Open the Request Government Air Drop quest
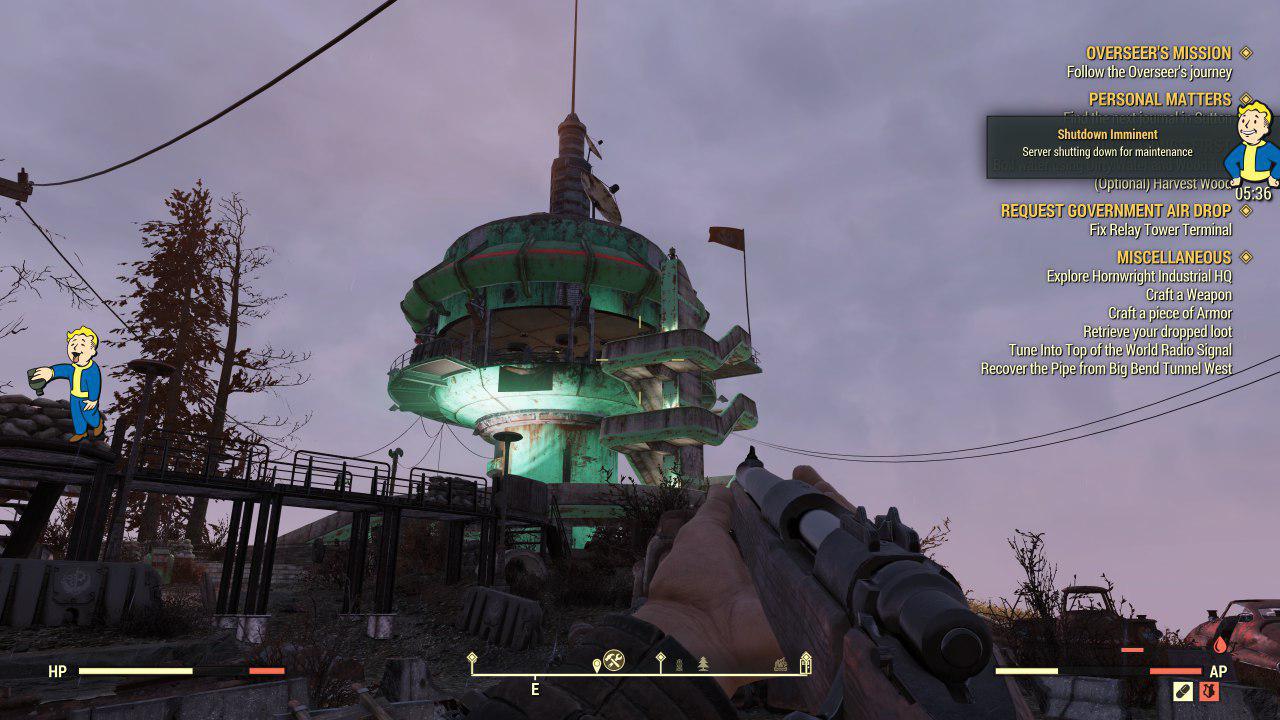This screenshot has height=720, width=1280. point(1116,210)
